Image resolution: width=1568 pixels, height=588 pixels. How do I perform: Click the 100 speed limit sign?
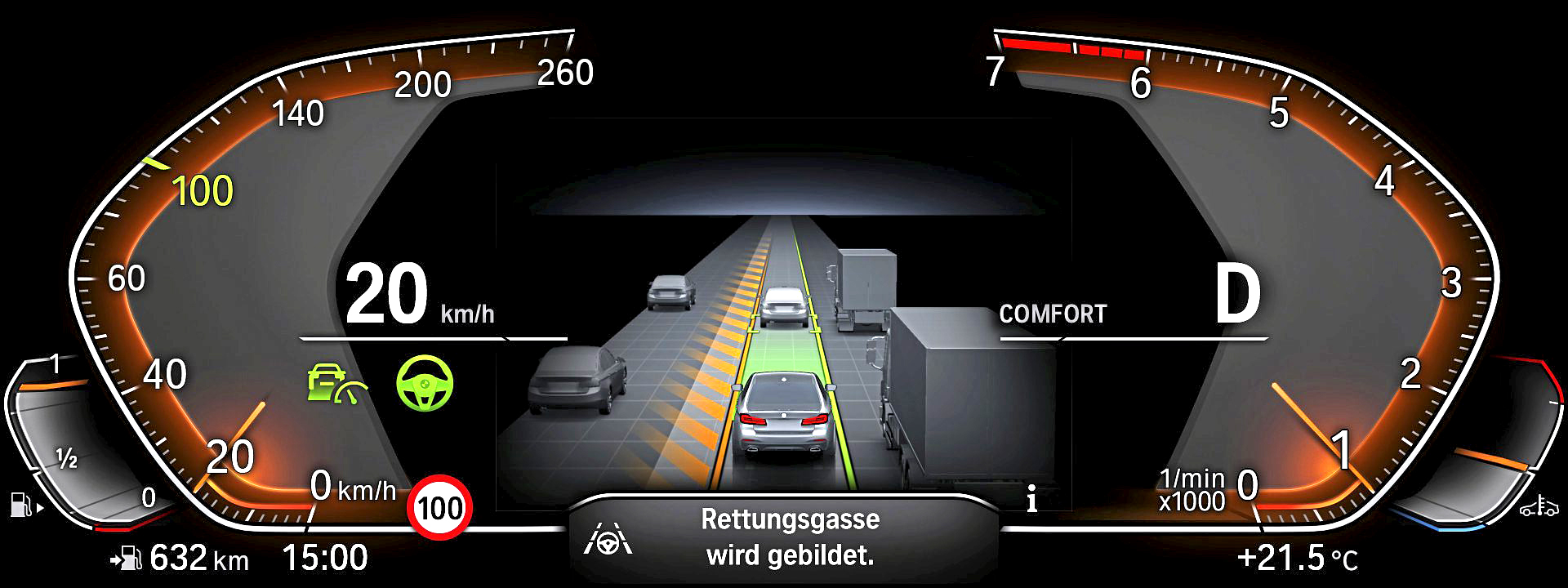tap(440, 508)
